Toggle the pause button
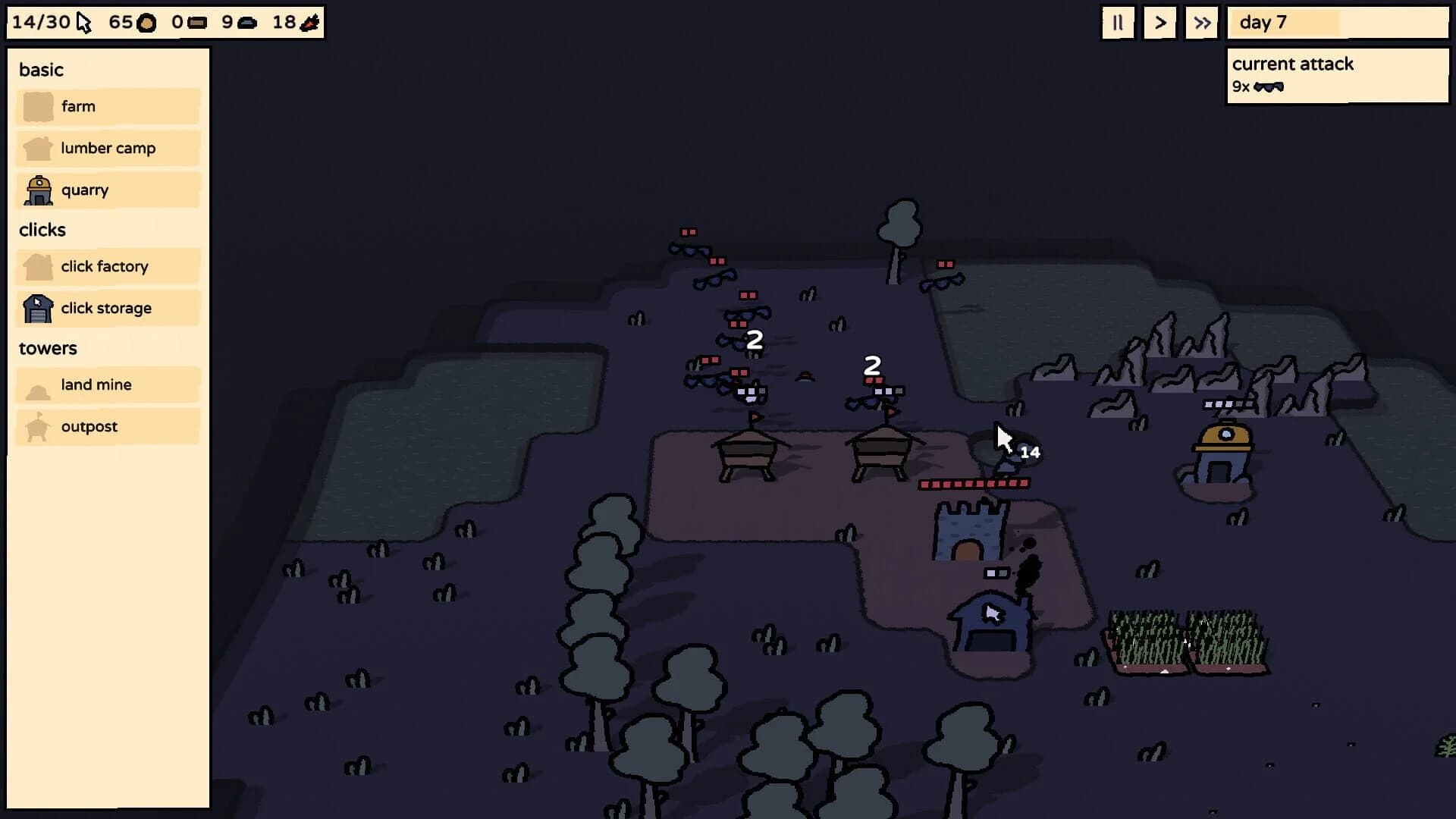The width and height of the screenshot is (1456, 819). pyautogui.click(x=1118, y=23)
